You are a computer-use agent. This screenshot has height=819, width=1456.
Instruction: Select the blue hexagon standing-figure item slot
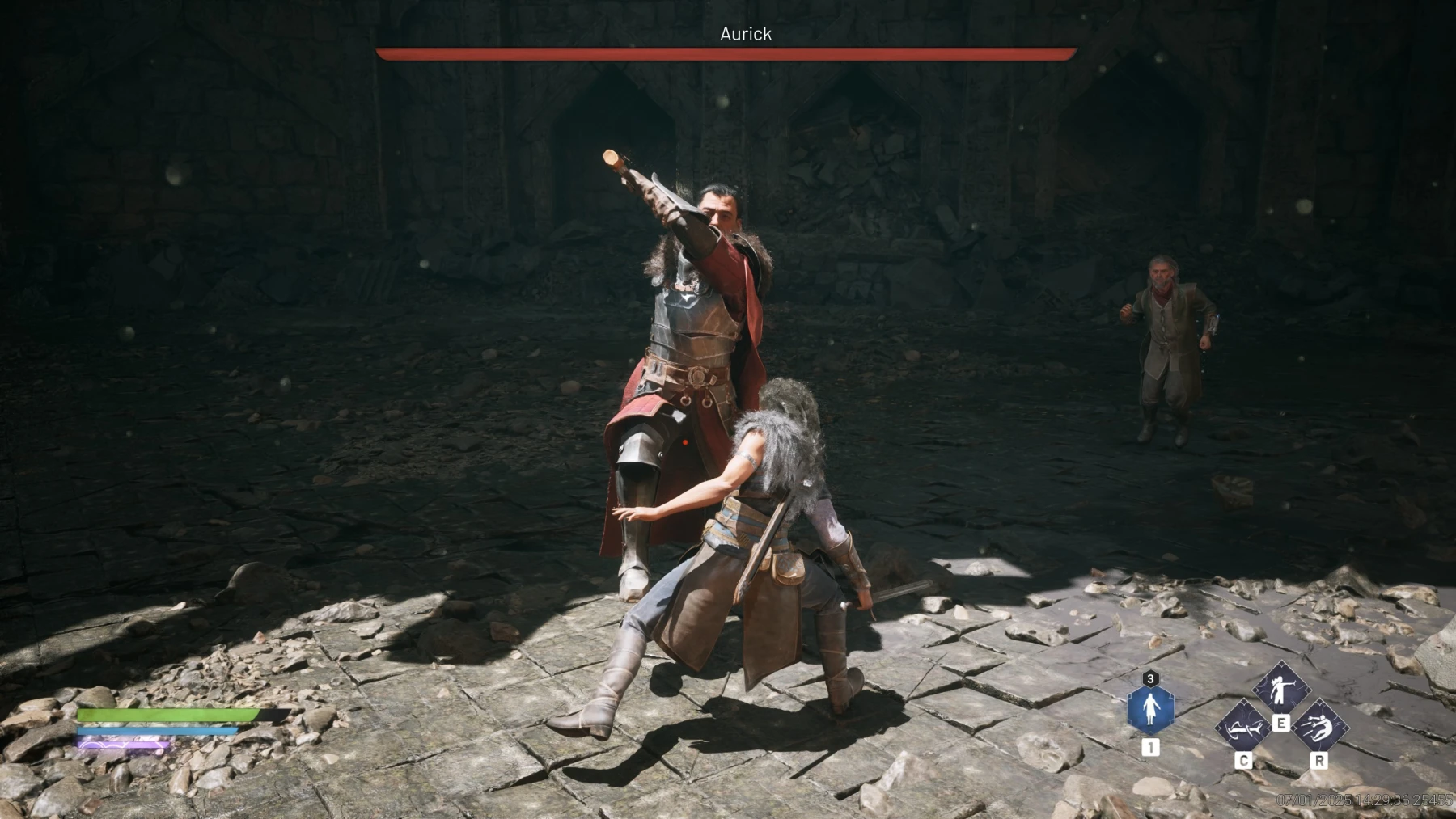point(1149,709)
